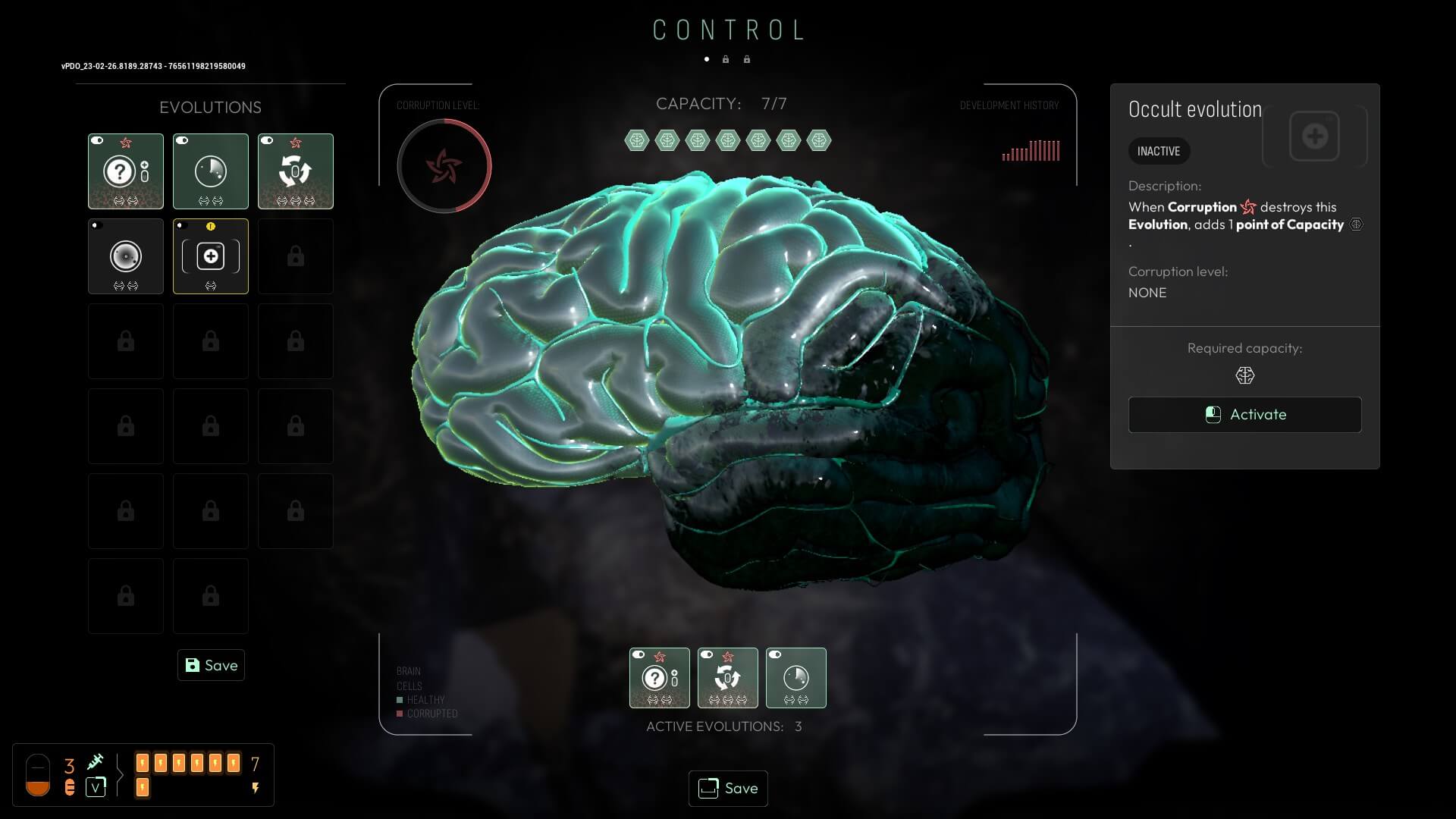Click the corruption star inside the Corruption Level circle
1456x819 pixels.
444,165
